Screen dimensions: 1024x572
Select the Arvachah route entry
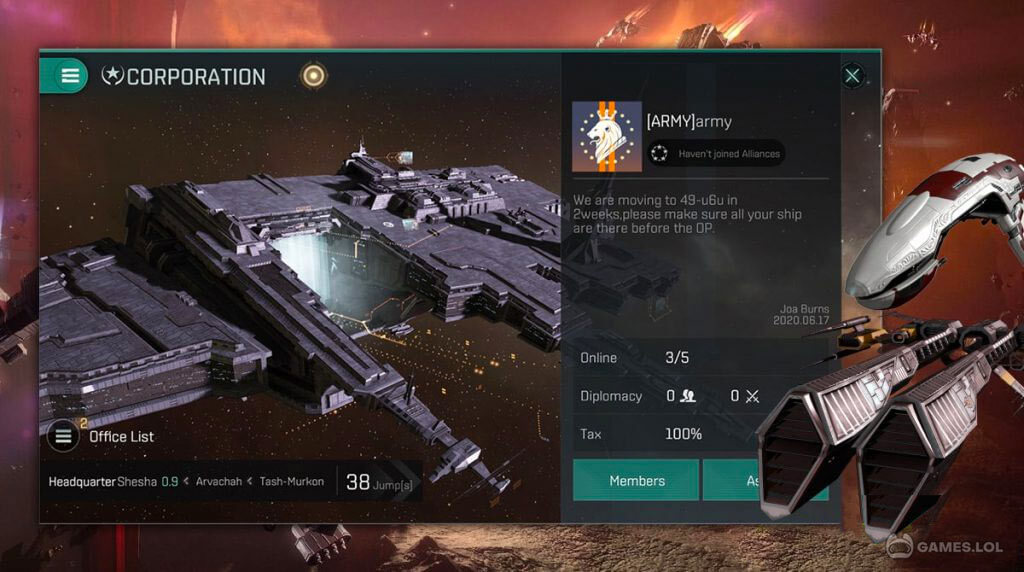tap(218, 482)
